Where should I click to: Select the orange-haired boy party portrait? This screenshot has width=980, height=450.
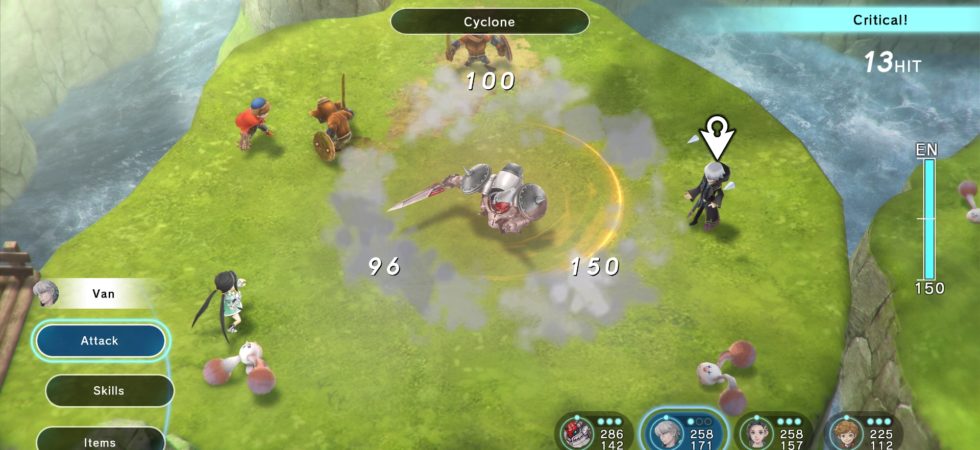point(846,432)
